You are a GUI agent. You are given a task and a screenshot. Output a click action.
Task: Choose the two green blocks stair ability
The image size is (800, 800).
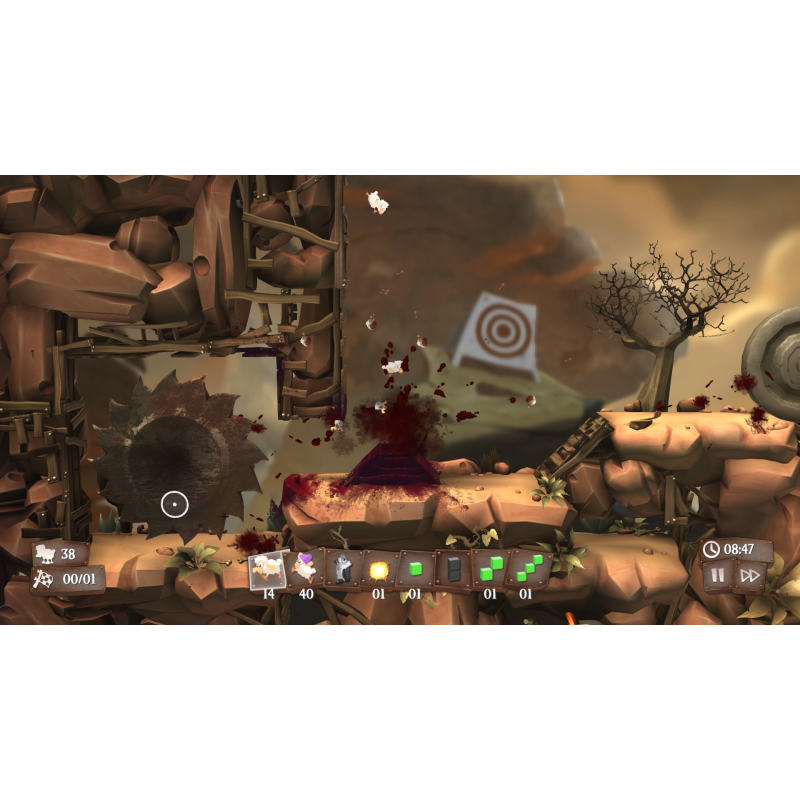tap(488, 570)
